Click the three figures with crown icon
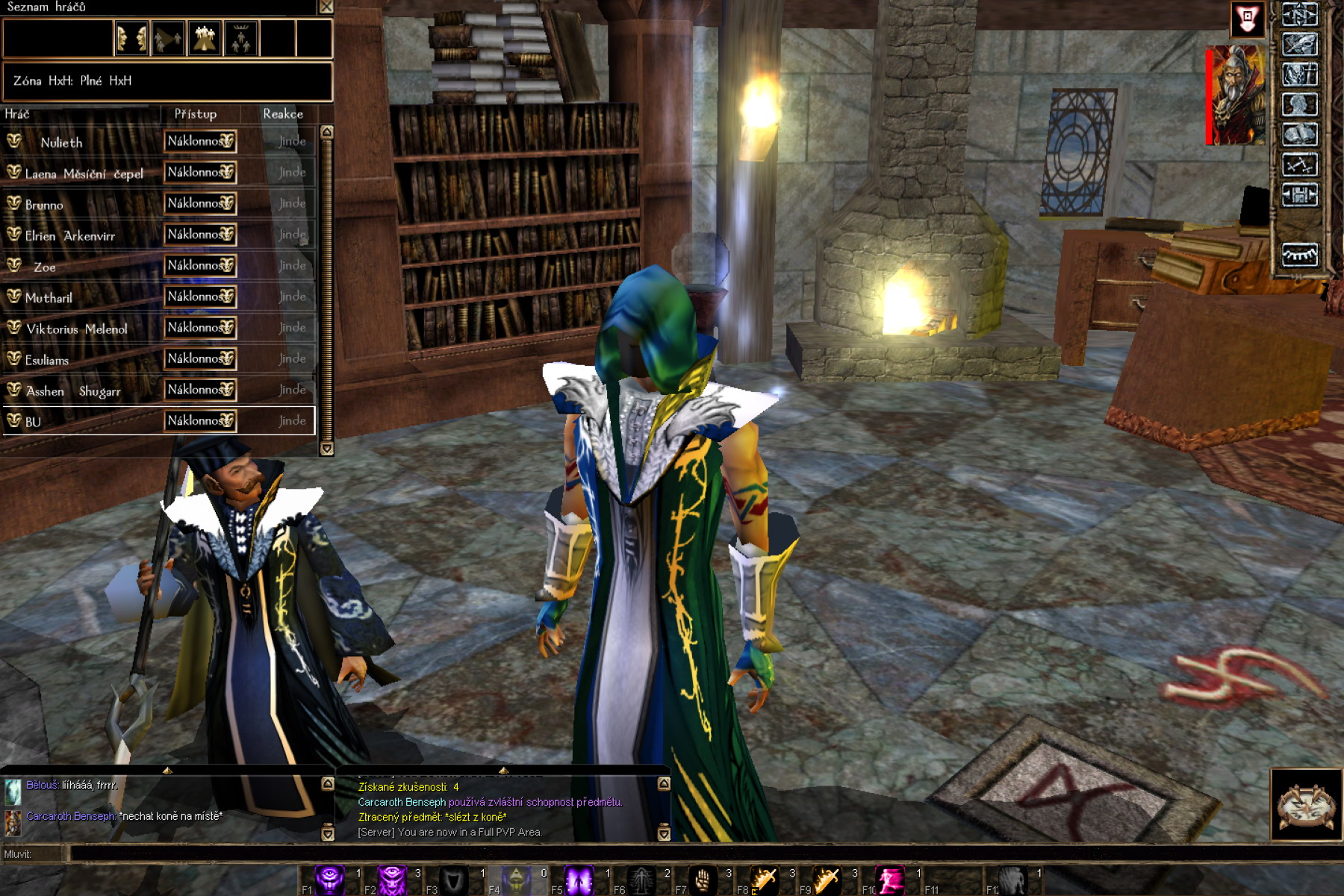 (x=240, y=38)
